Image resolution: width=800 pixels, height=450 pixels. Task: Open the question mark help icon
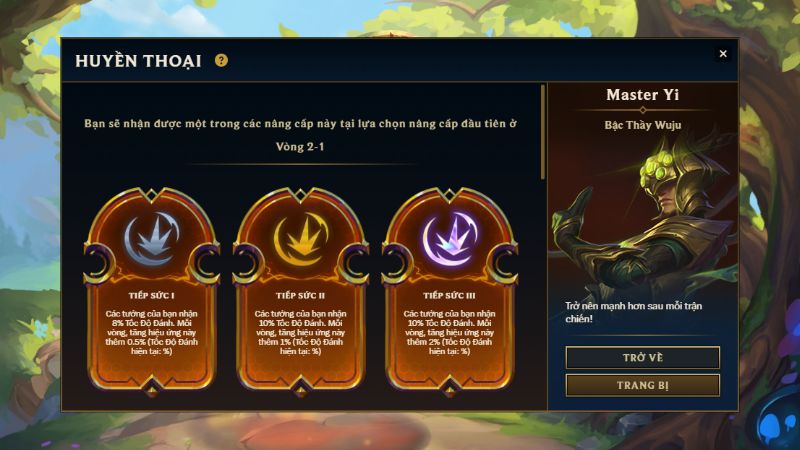[x=221, y=61]
